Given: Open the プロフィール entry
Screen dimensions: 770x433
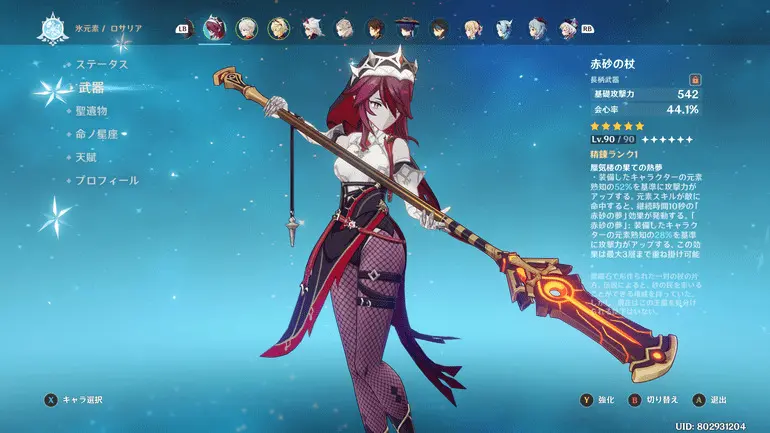Looking at the screenshot, I should point(107,181).
